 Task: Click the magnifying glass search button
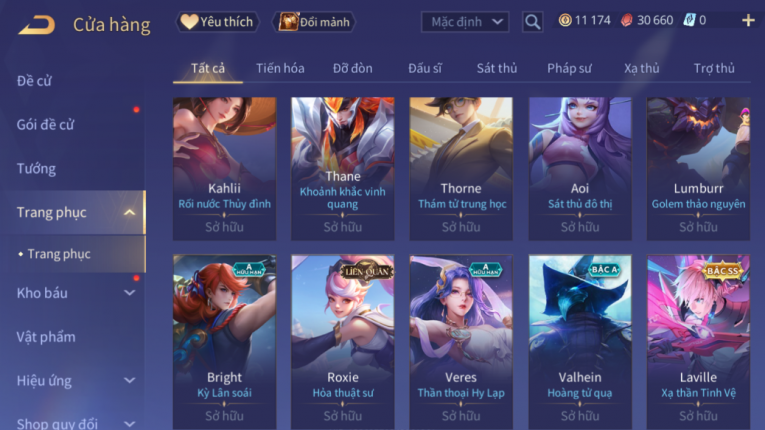(533, 21)
